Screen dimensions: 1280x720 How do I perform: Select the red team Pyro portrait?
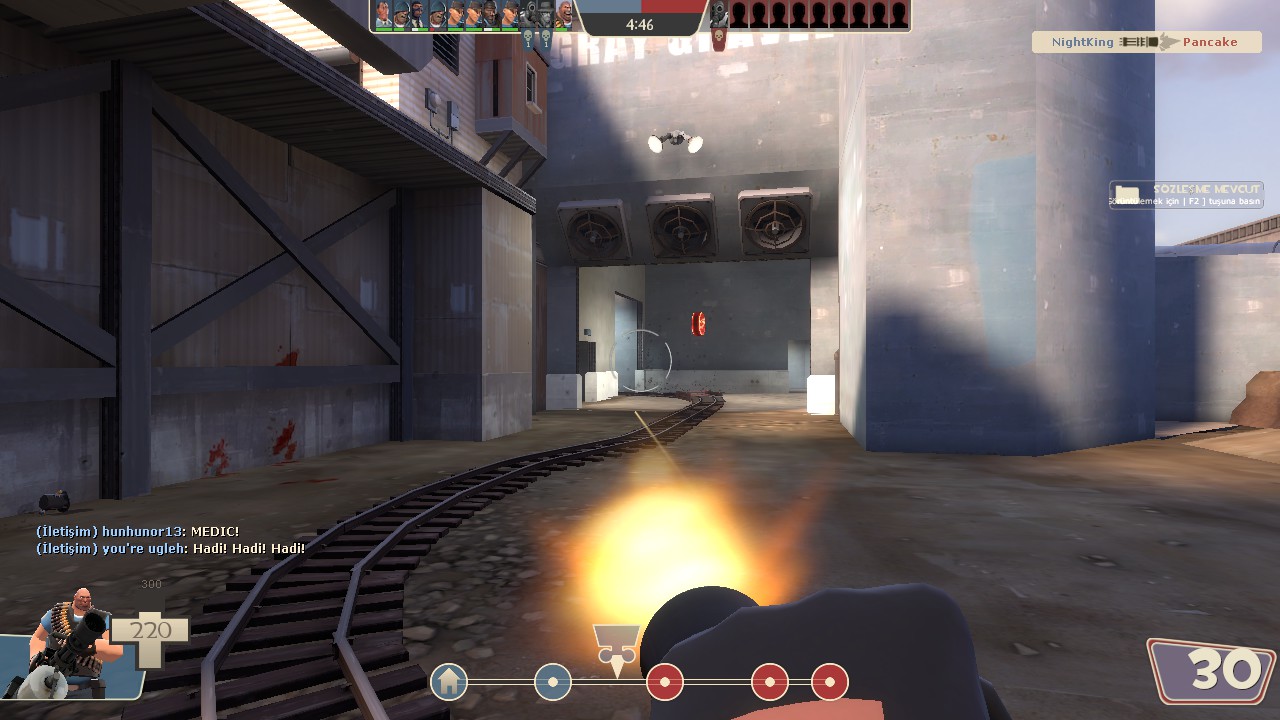pyautogui.click(x=718, y=15)
